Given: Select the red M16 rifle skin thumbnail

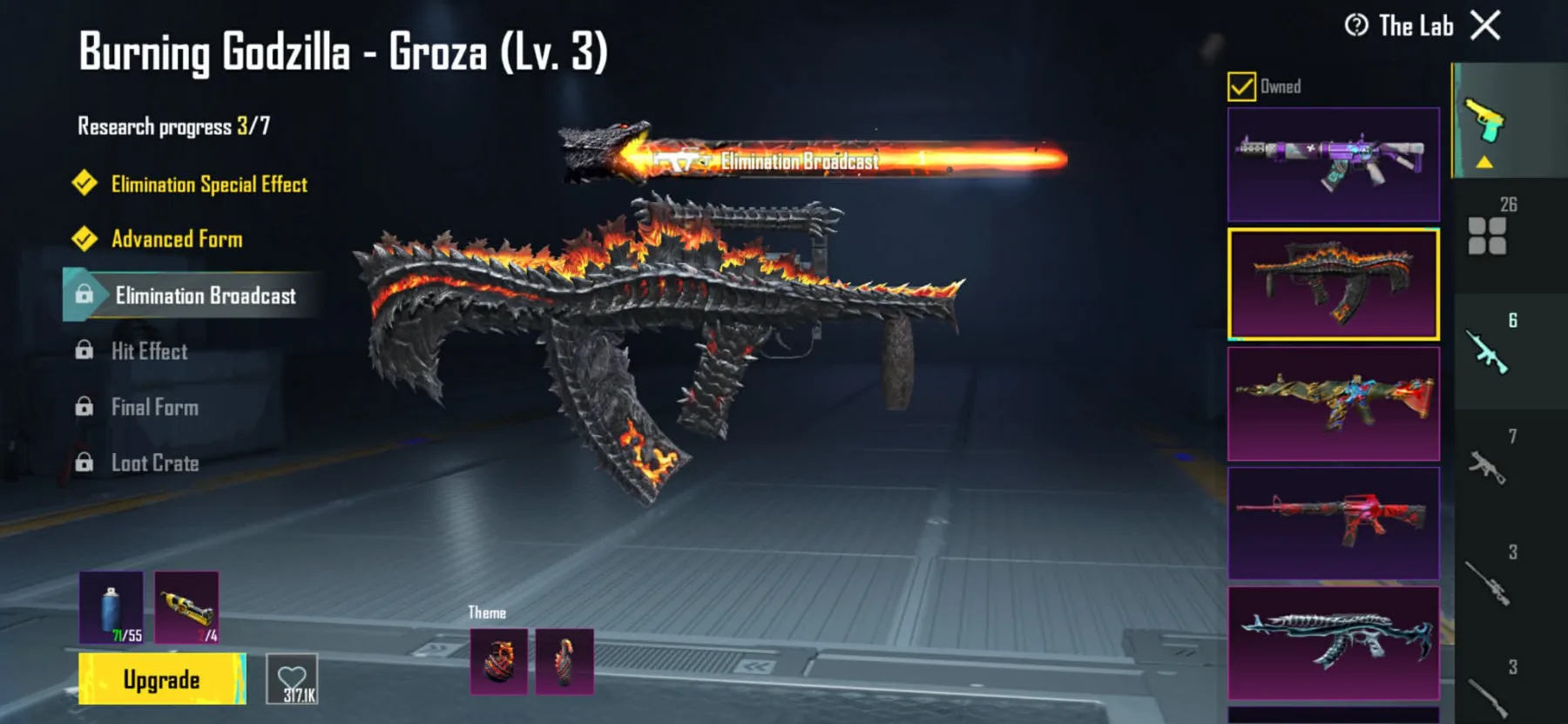Looking at the screenshot, I should 1333,523.
